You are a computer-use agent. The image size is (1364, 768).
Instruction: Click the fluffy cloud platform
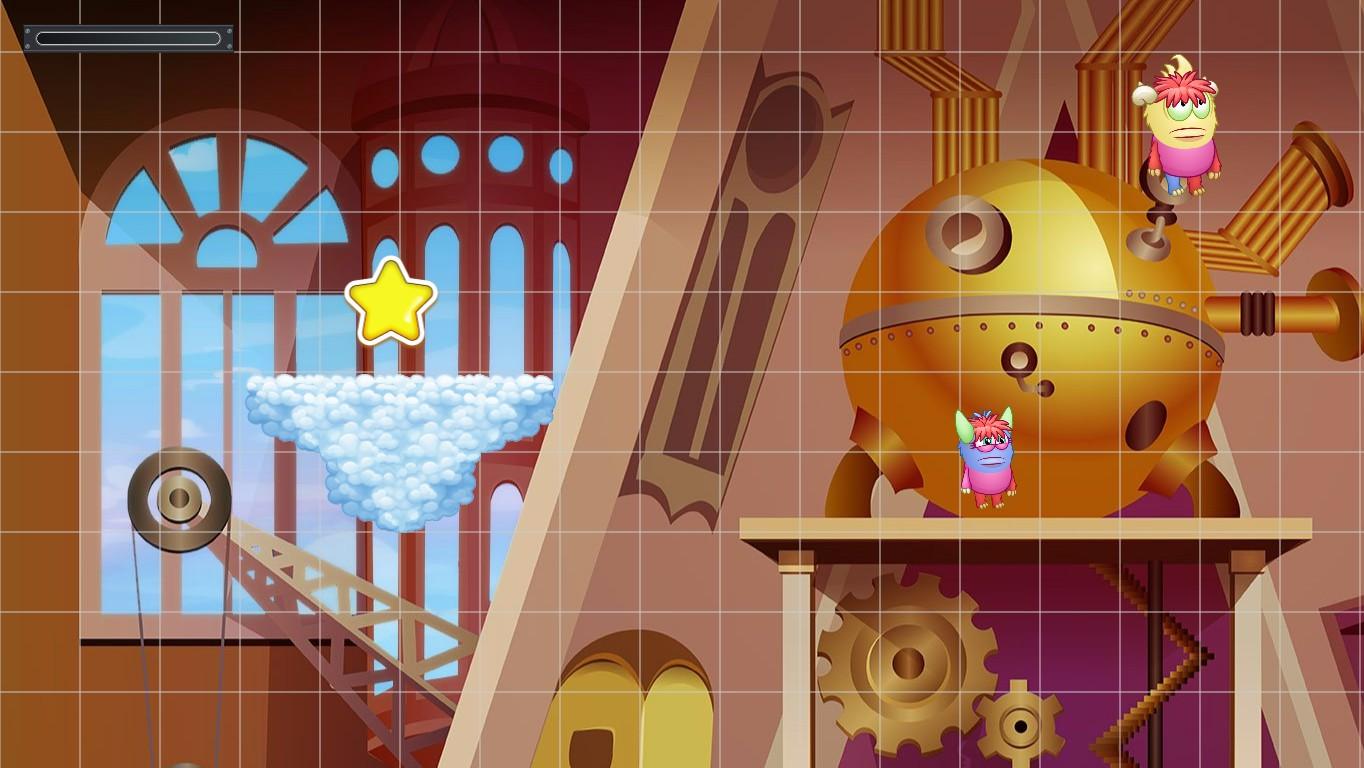tap(400, 430)
